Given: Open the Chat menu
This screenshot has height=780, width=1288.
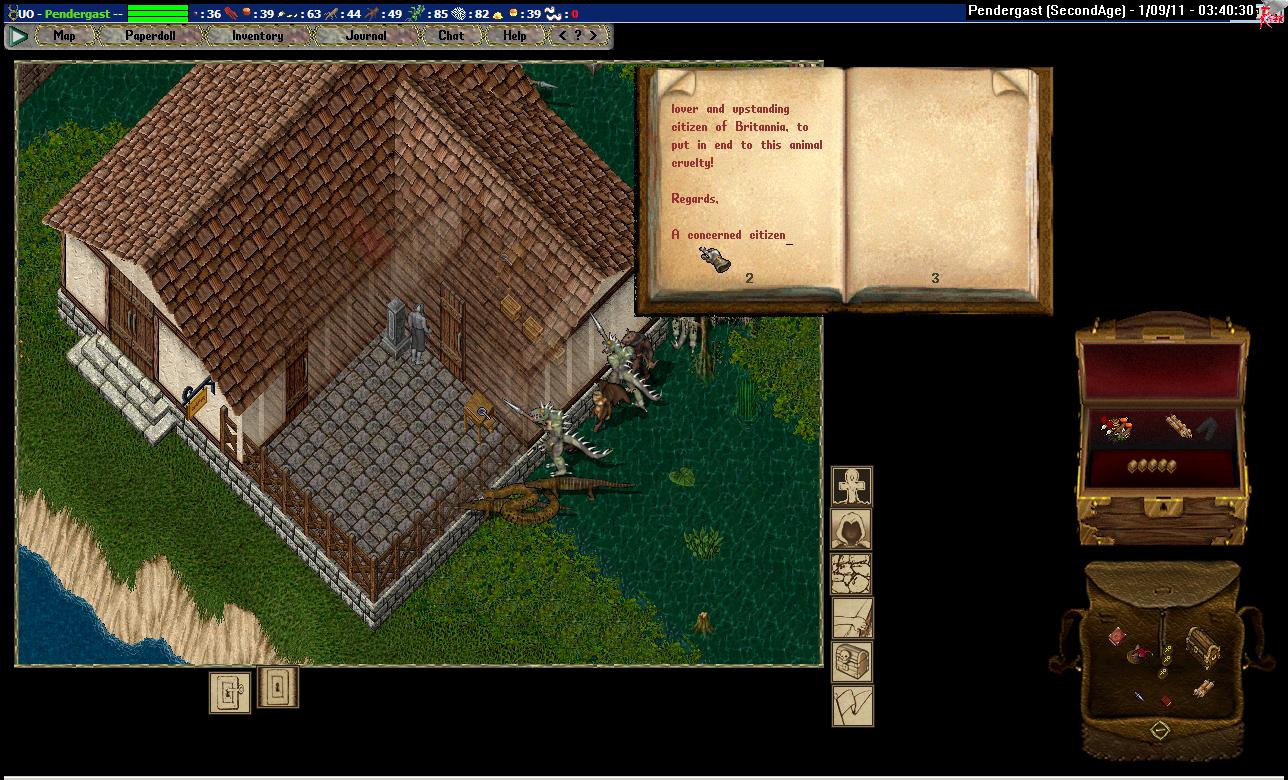Looking at the screenshot, I should [451, 36].
